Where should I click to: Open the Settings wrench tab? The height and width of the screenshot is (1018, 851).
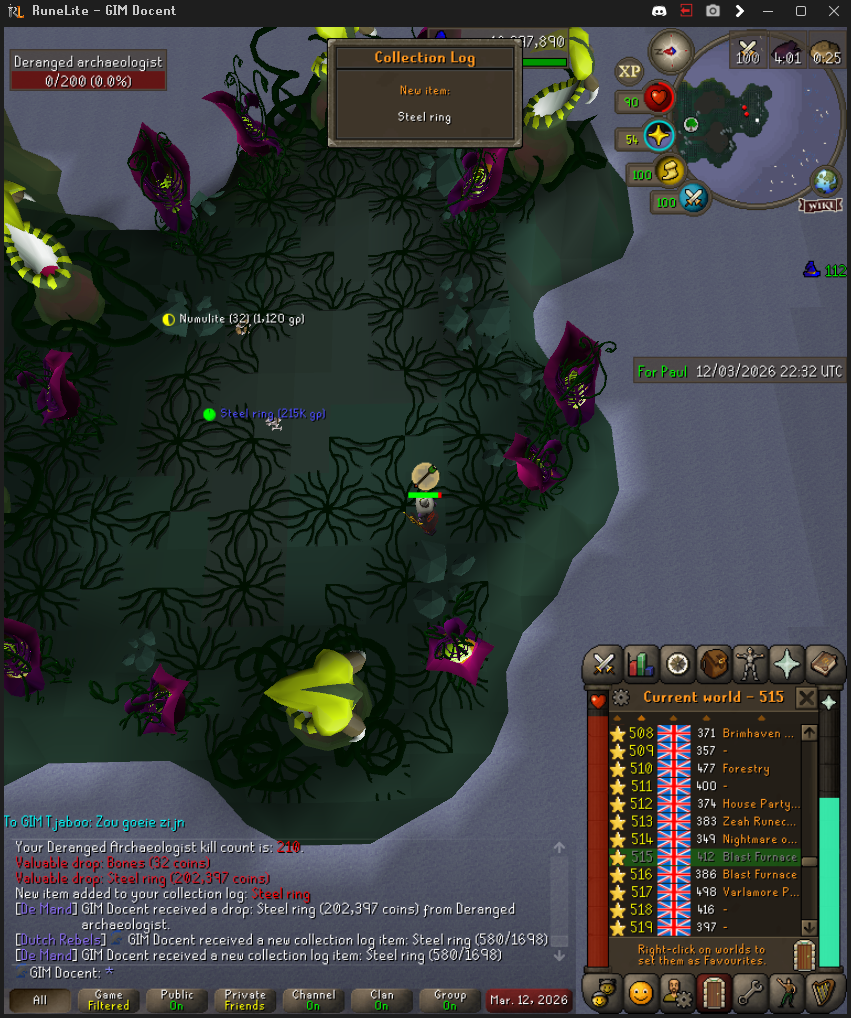[750, 993]
